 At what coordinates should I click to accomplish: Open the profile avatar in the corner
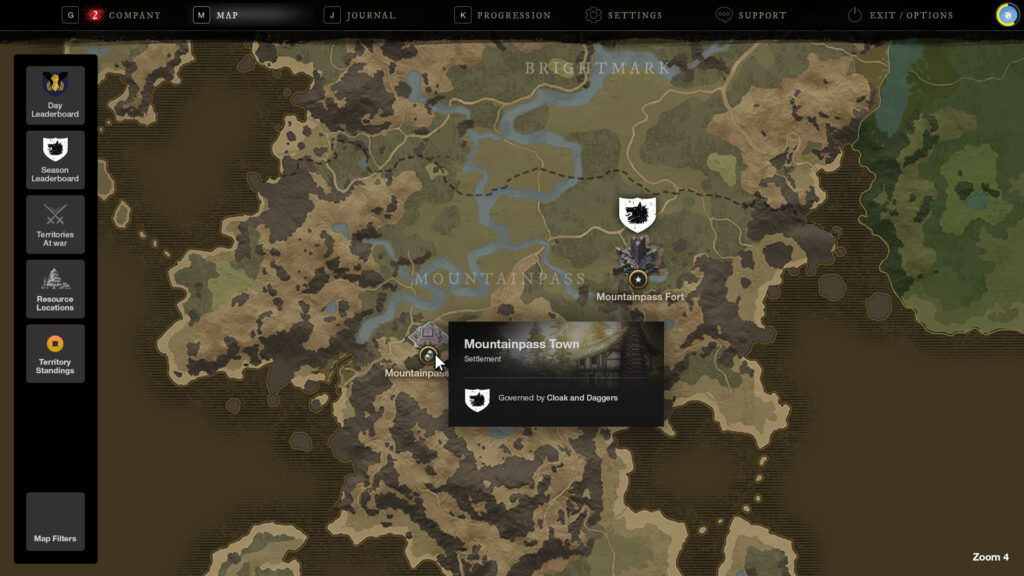click(x=1007, y=15)
